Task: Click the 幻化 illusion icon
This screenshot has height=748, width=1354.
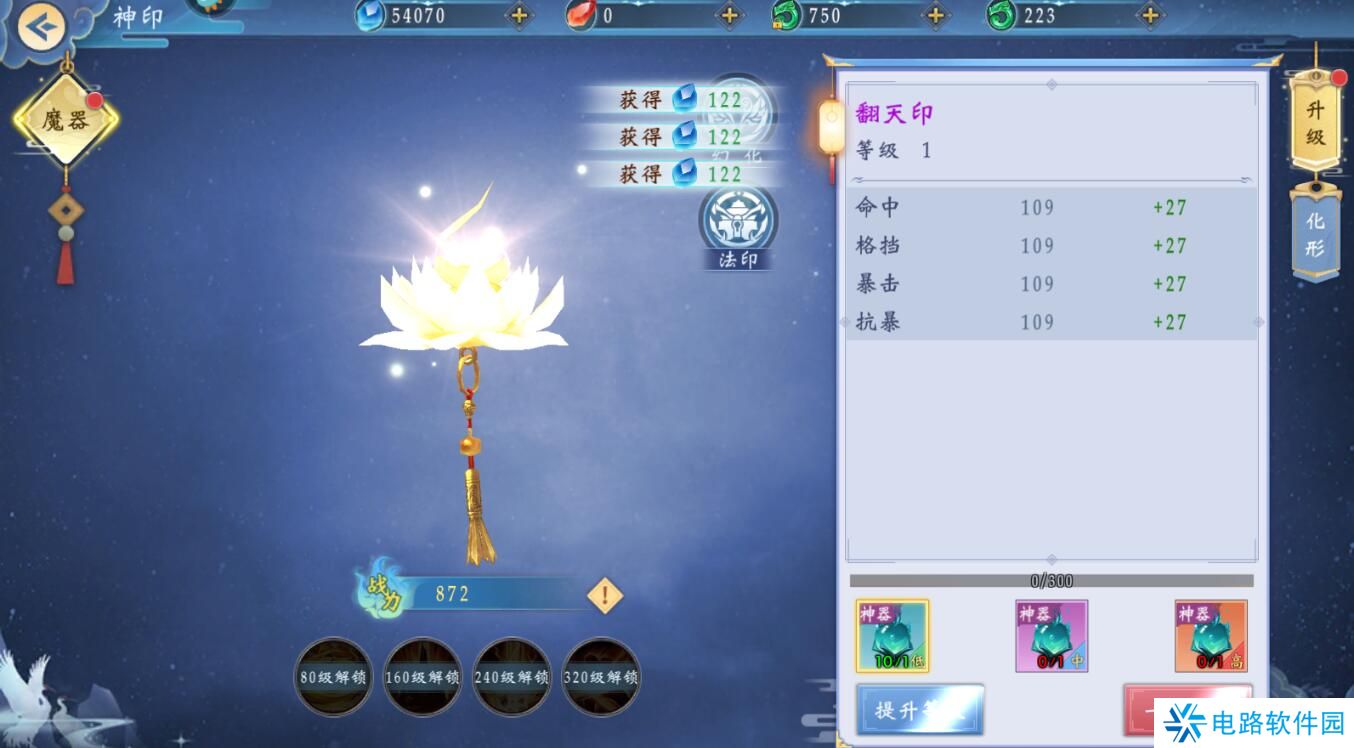Action: (742, 120)
